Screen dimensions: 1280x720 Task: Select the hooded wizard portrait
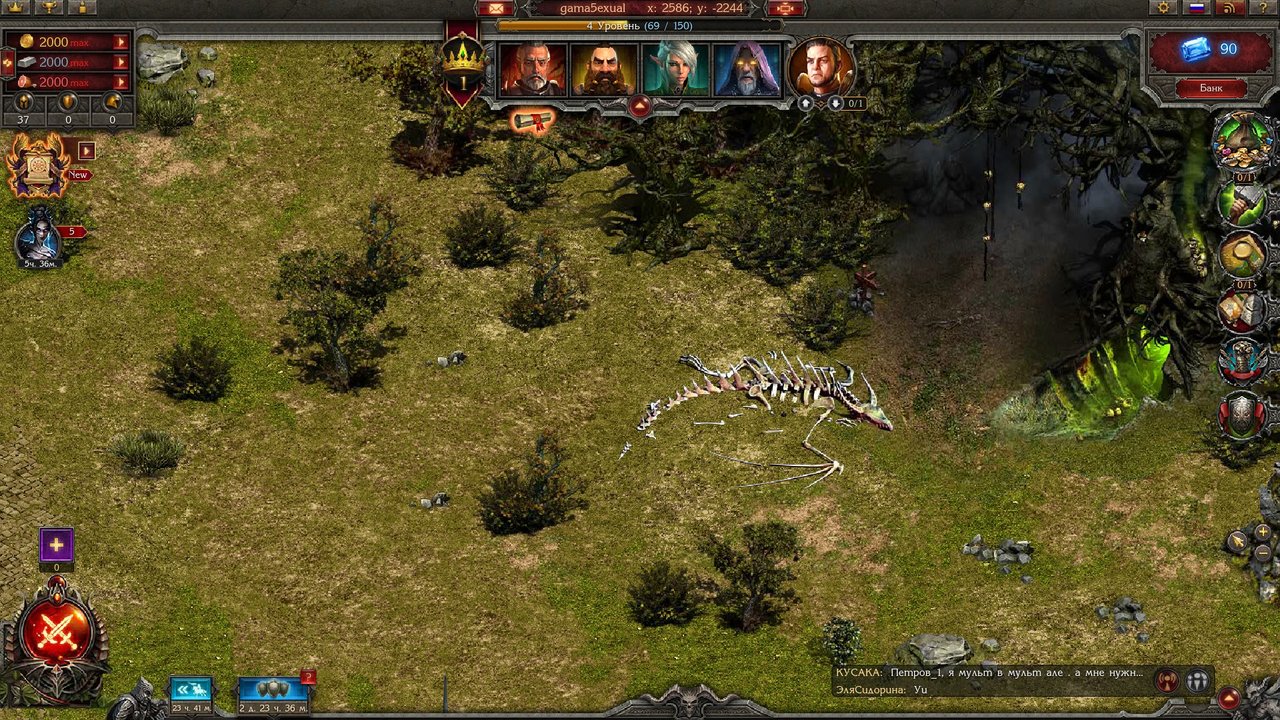tap(747, 70)
